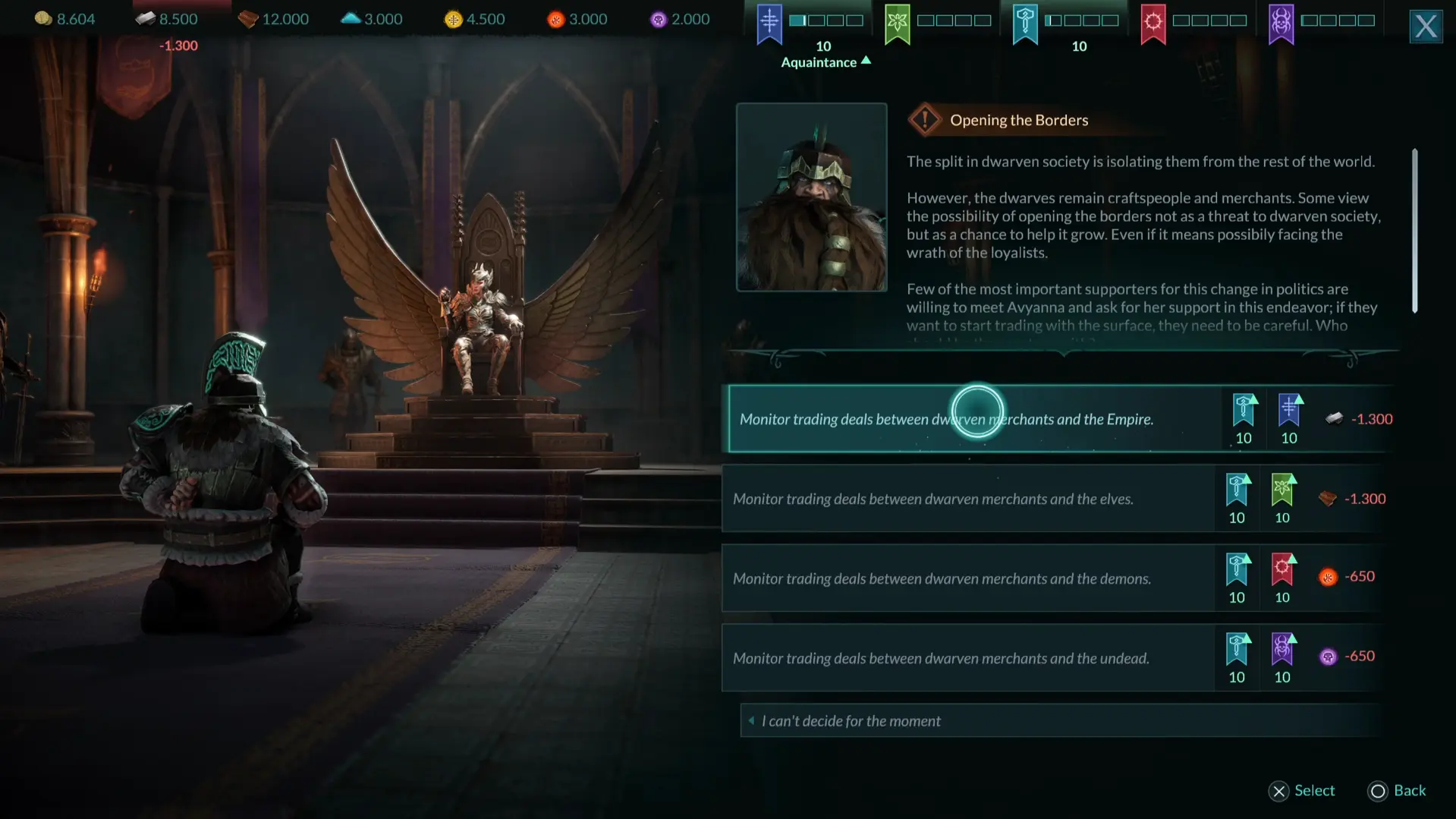Click the dwarf emissary portrait
Screen dimensions: 1456x819
(x=811, y=197)
